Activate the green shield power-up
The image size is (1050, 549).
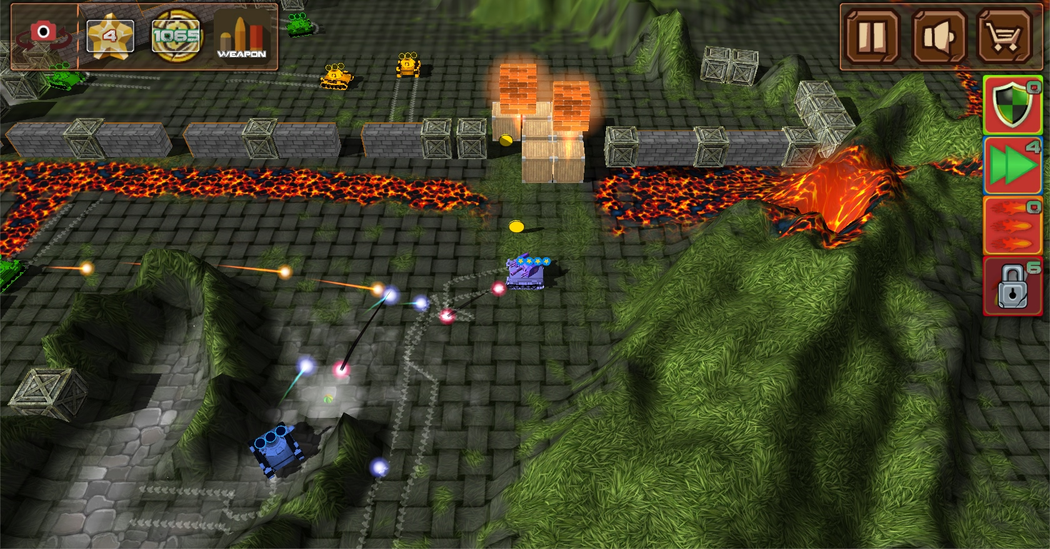[x=1013, y=105]
